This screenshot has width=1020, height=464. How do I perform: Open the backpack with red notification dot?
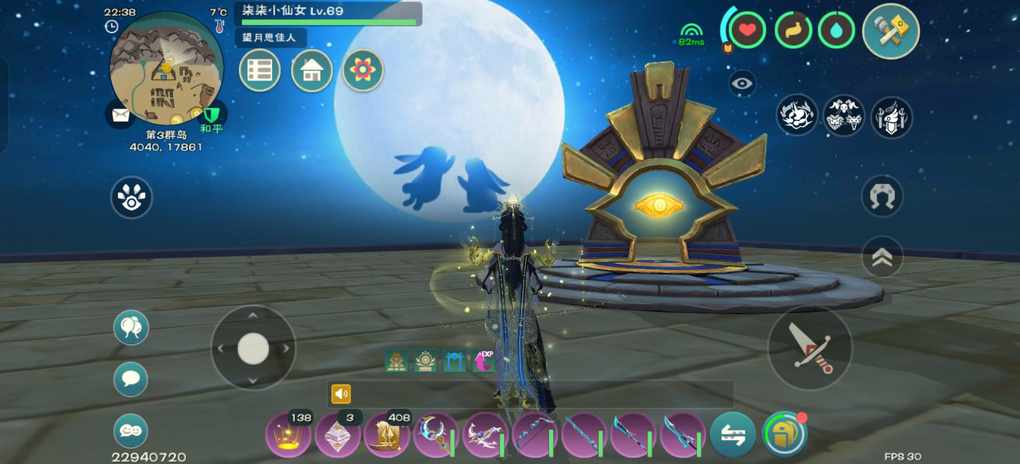point(783,435)
